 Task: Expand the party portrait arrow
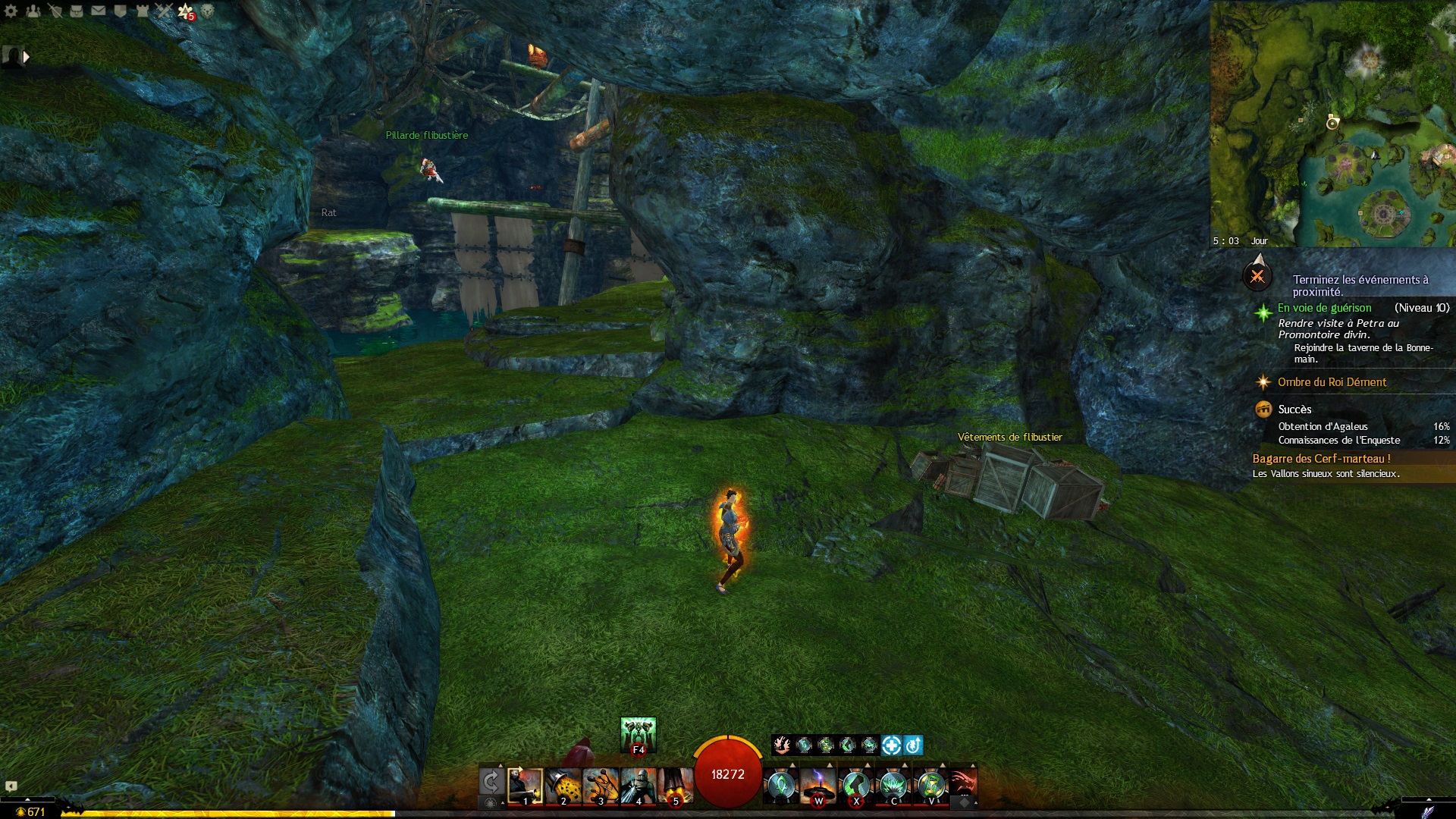coord(27,57)
